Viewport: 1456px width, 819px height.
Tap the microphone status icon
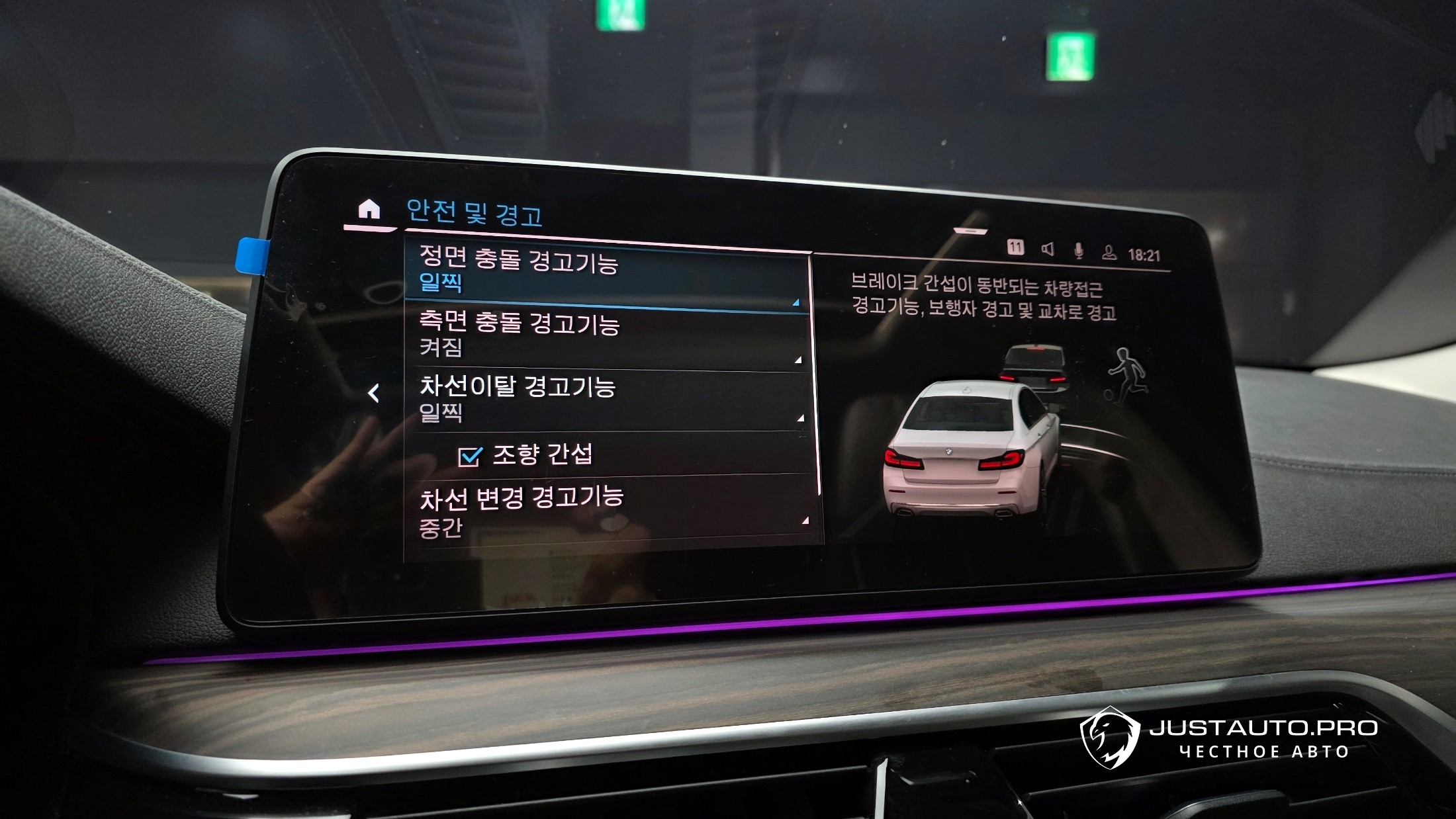pos(1079,251)
